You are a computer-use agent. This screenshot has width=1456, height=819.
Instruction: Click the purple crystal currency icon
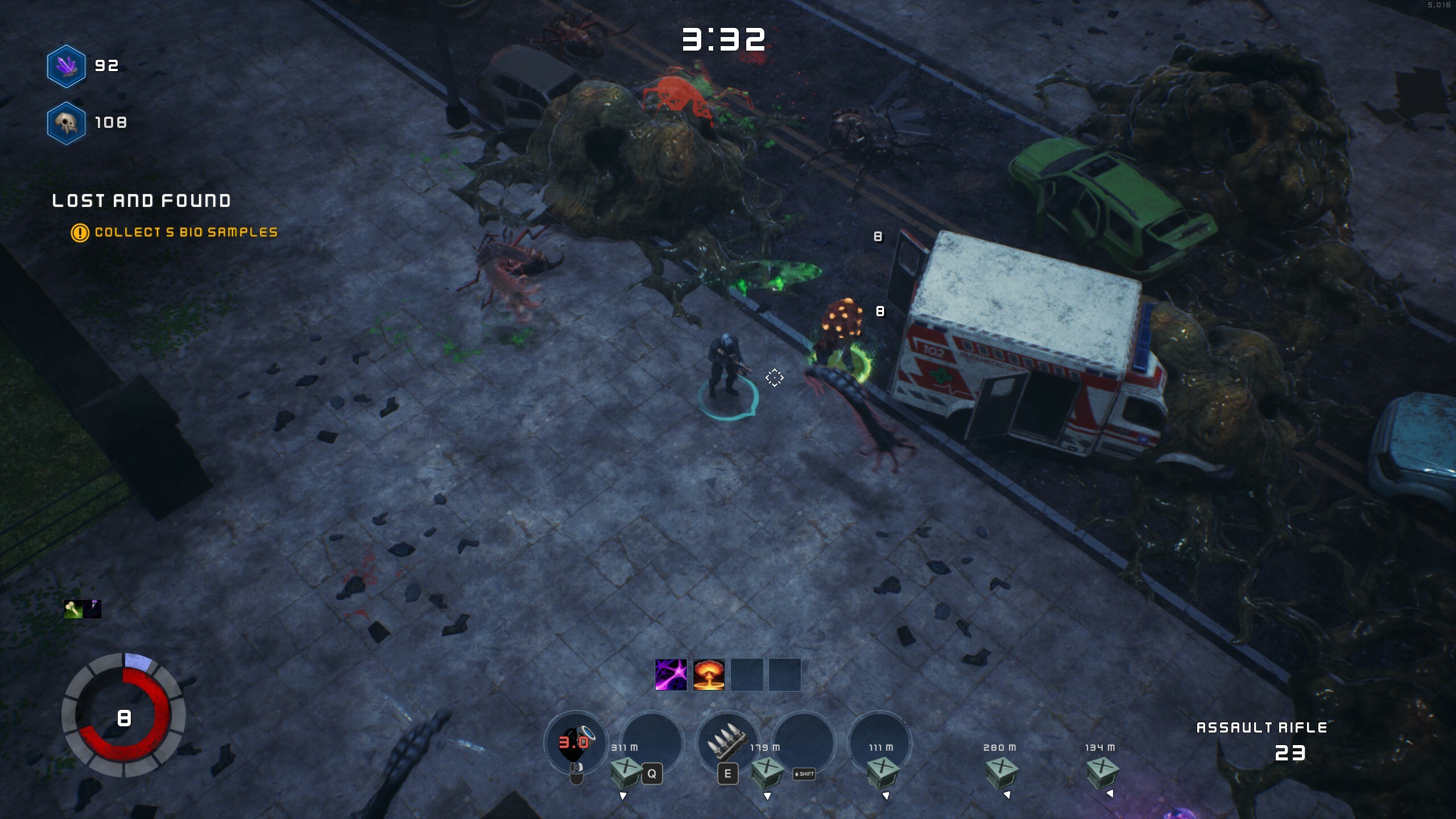65,65
